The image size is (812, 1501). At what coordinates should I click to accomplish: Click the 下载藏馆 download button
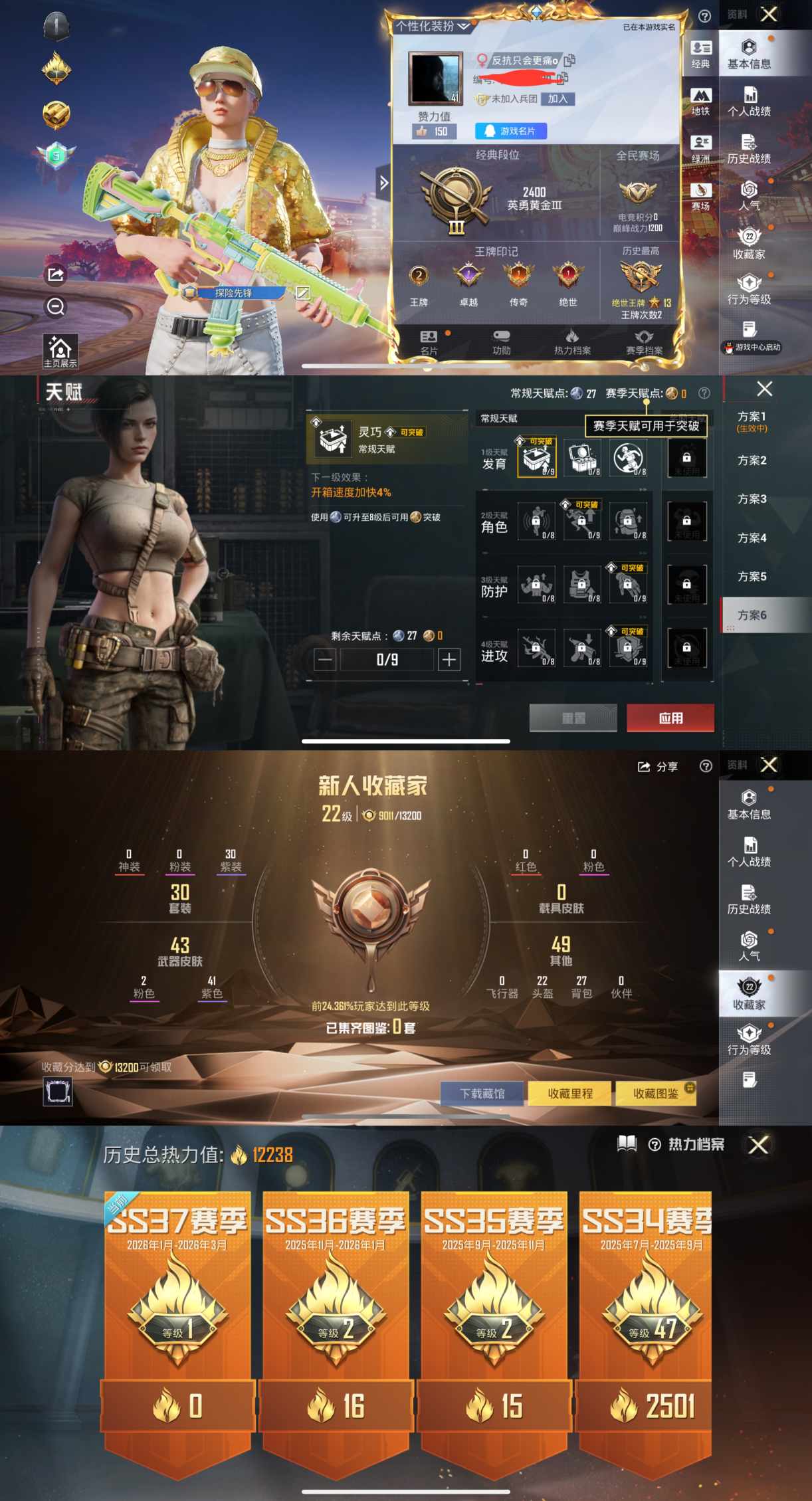tap(482, 1094)
